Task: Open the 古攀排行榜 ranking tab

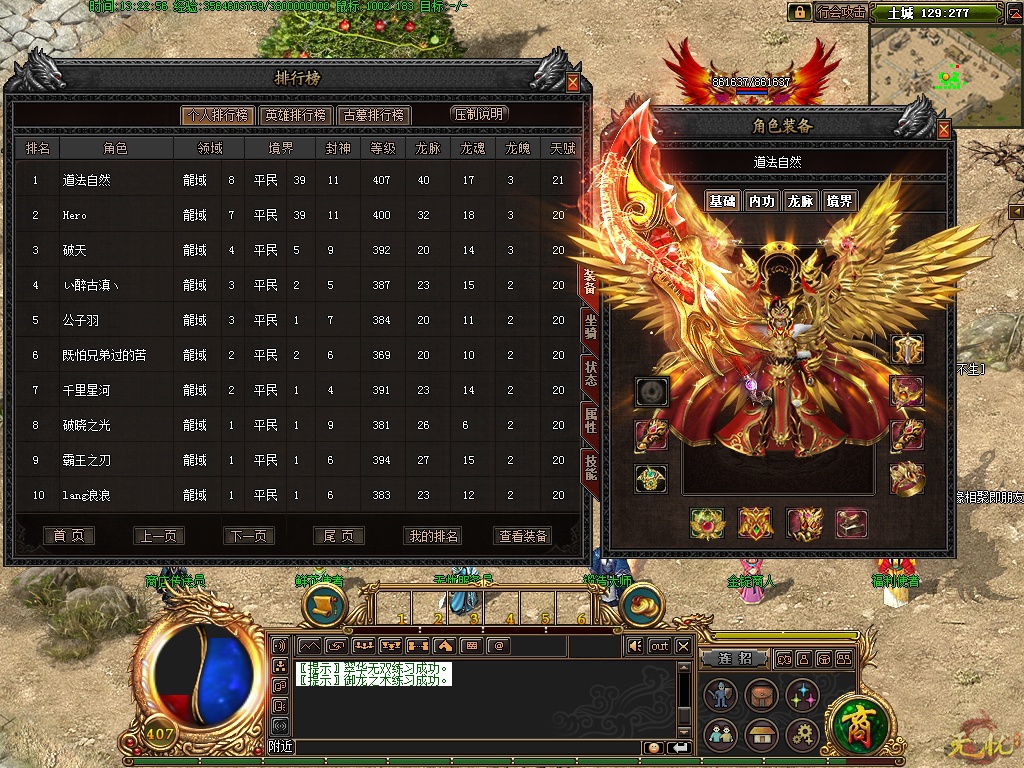Action: coord(374,115)
